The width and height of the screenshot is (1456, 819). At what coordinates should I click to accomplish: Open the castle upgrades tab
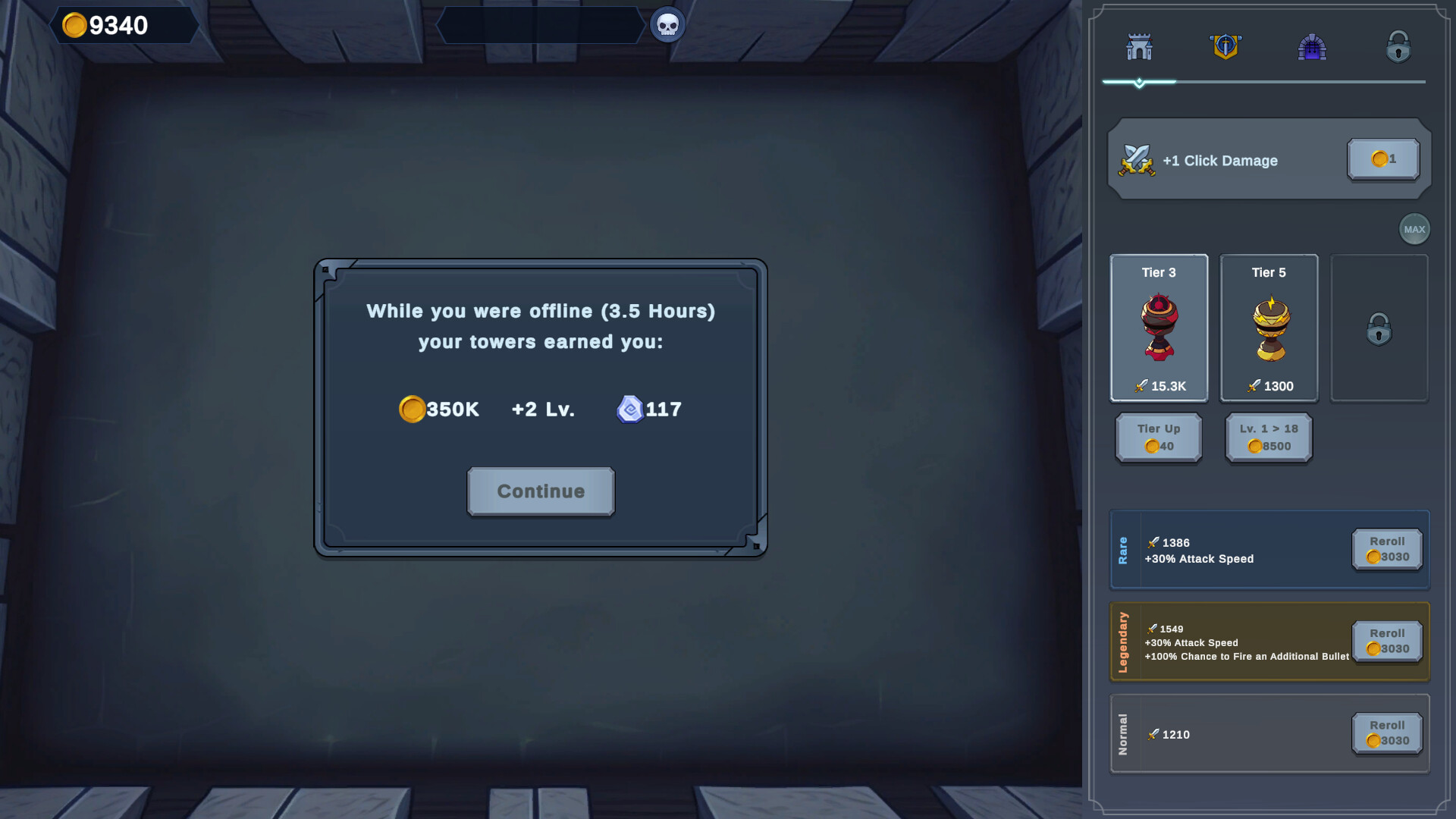tap(1139, 47)
